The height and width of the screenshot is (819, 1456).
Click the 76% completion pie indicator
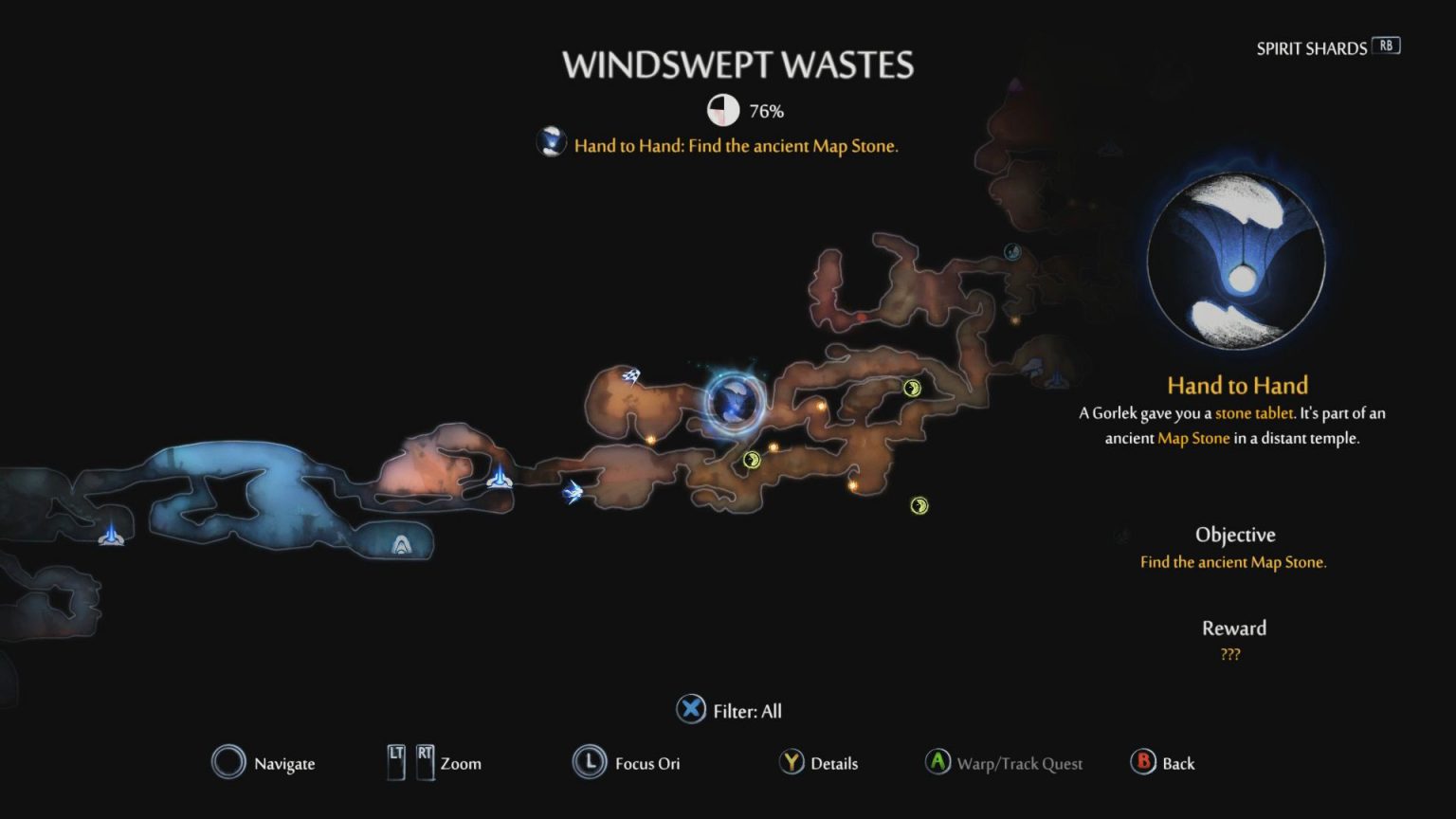coord(723,110)
